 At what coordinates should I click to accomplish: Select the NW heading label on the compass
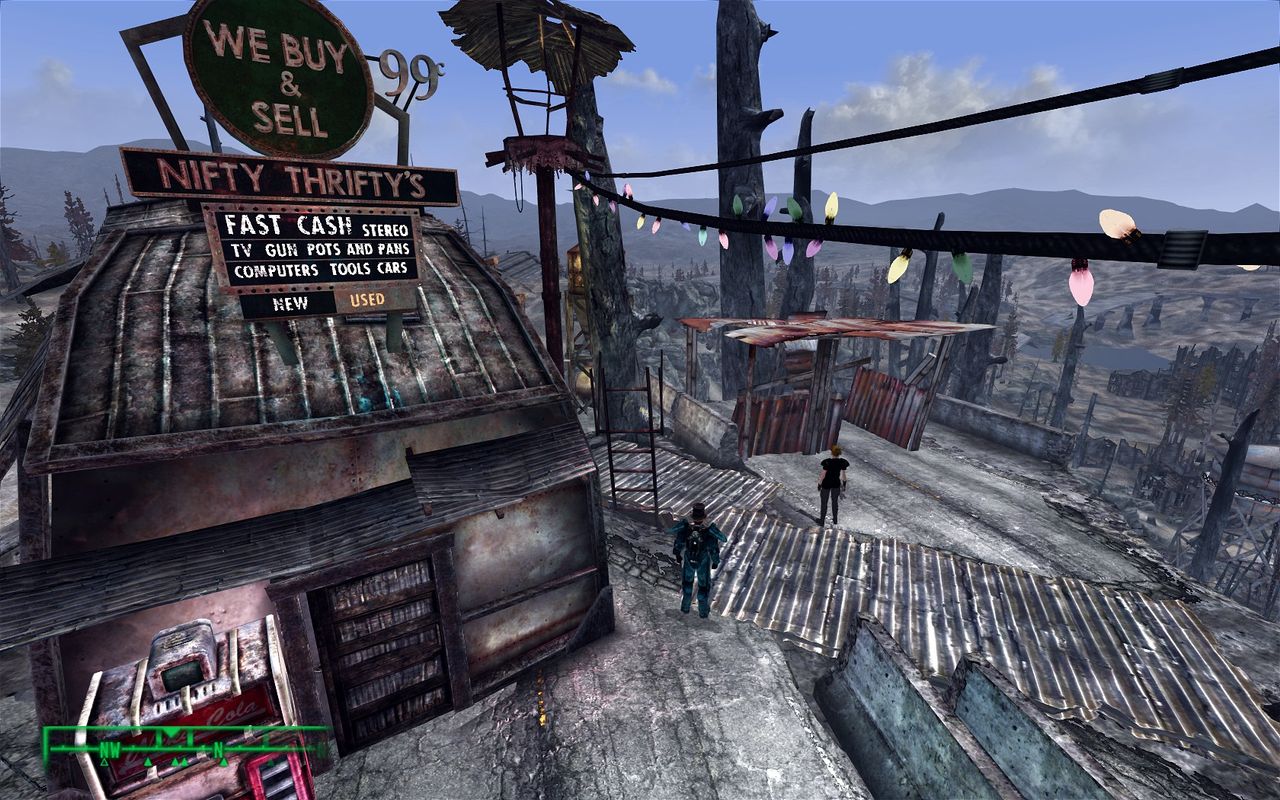coord(109,750)
